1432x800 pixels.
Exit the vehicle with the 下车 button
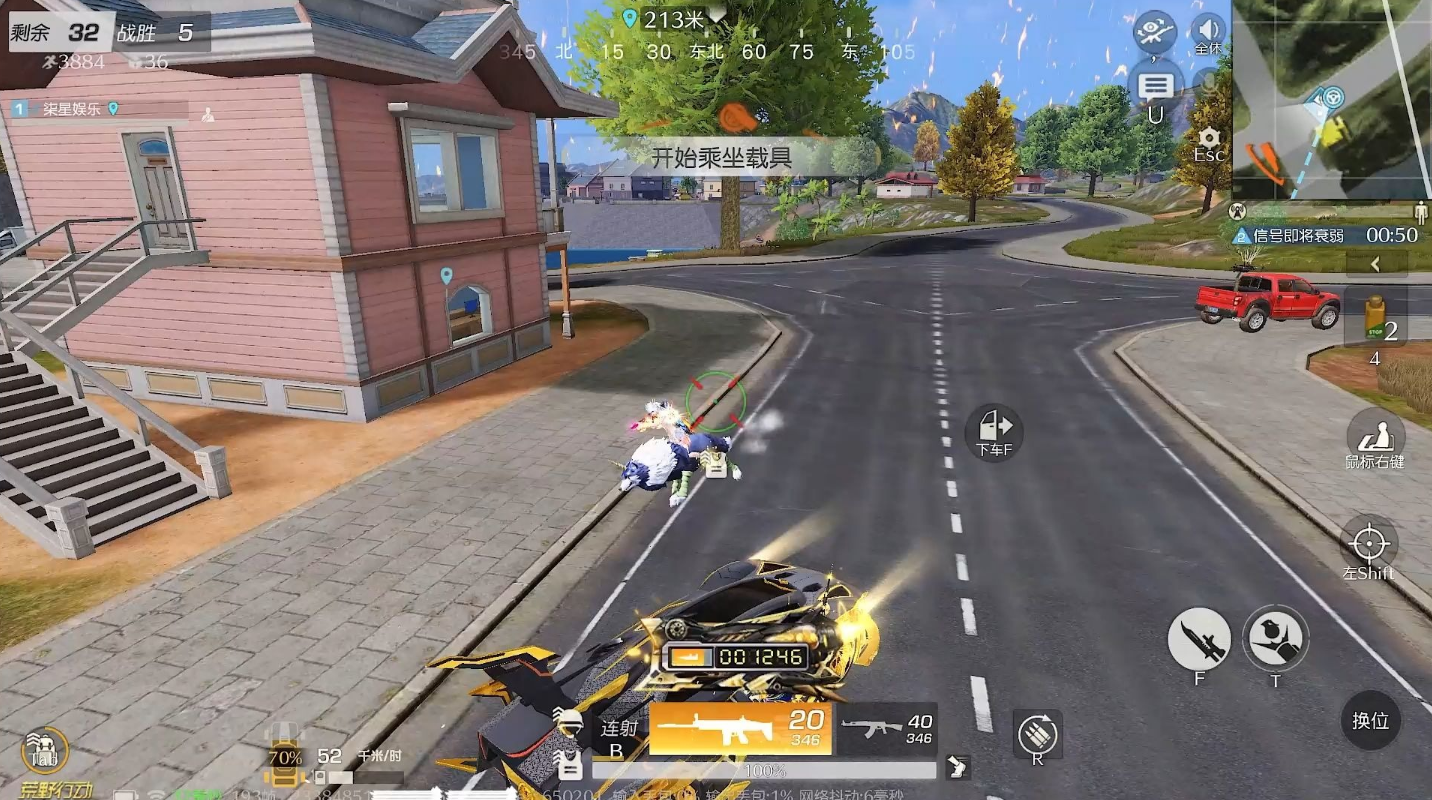994,432
